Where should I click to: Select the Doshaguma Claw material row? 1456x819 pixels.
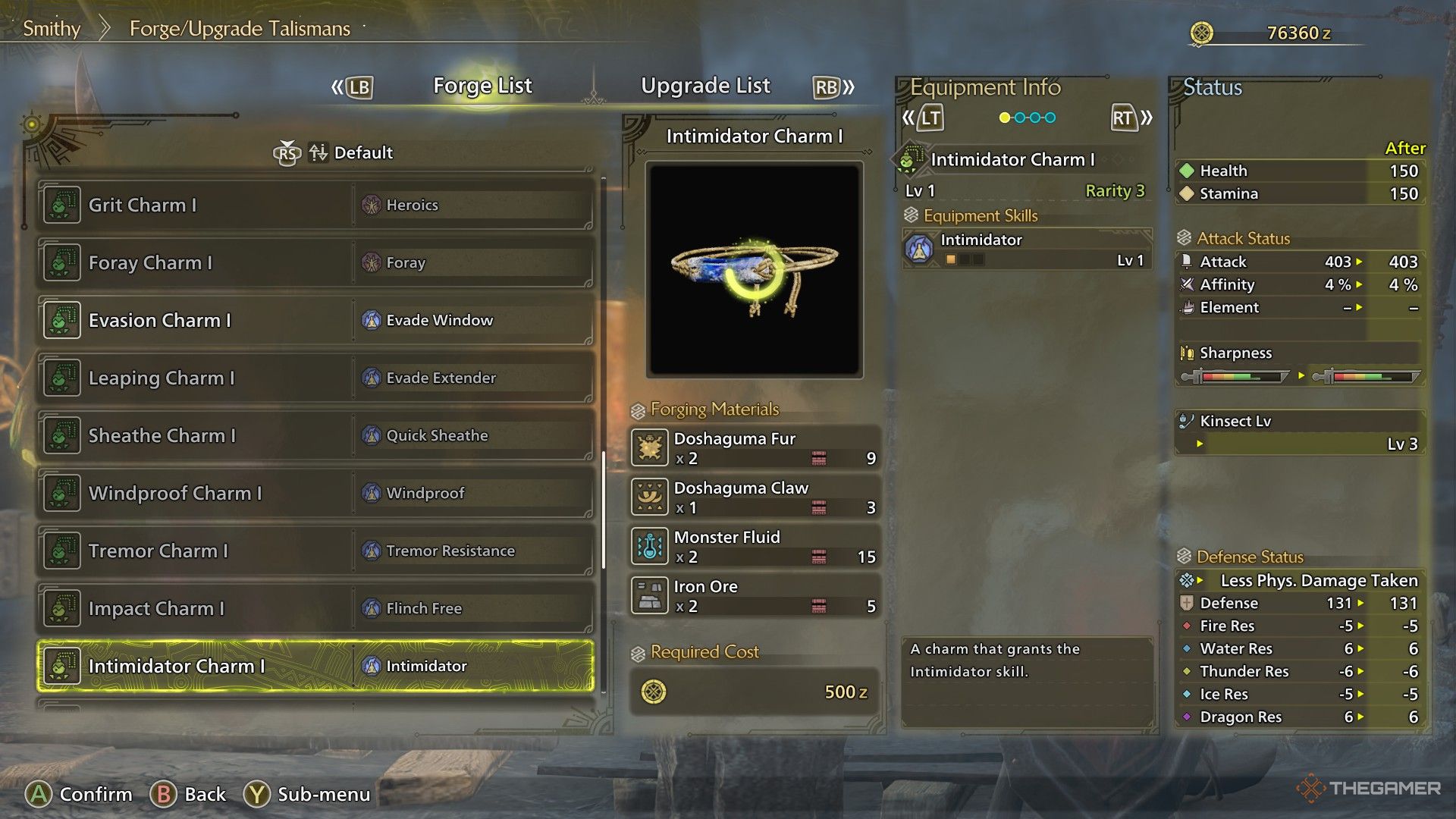[755, 497]
